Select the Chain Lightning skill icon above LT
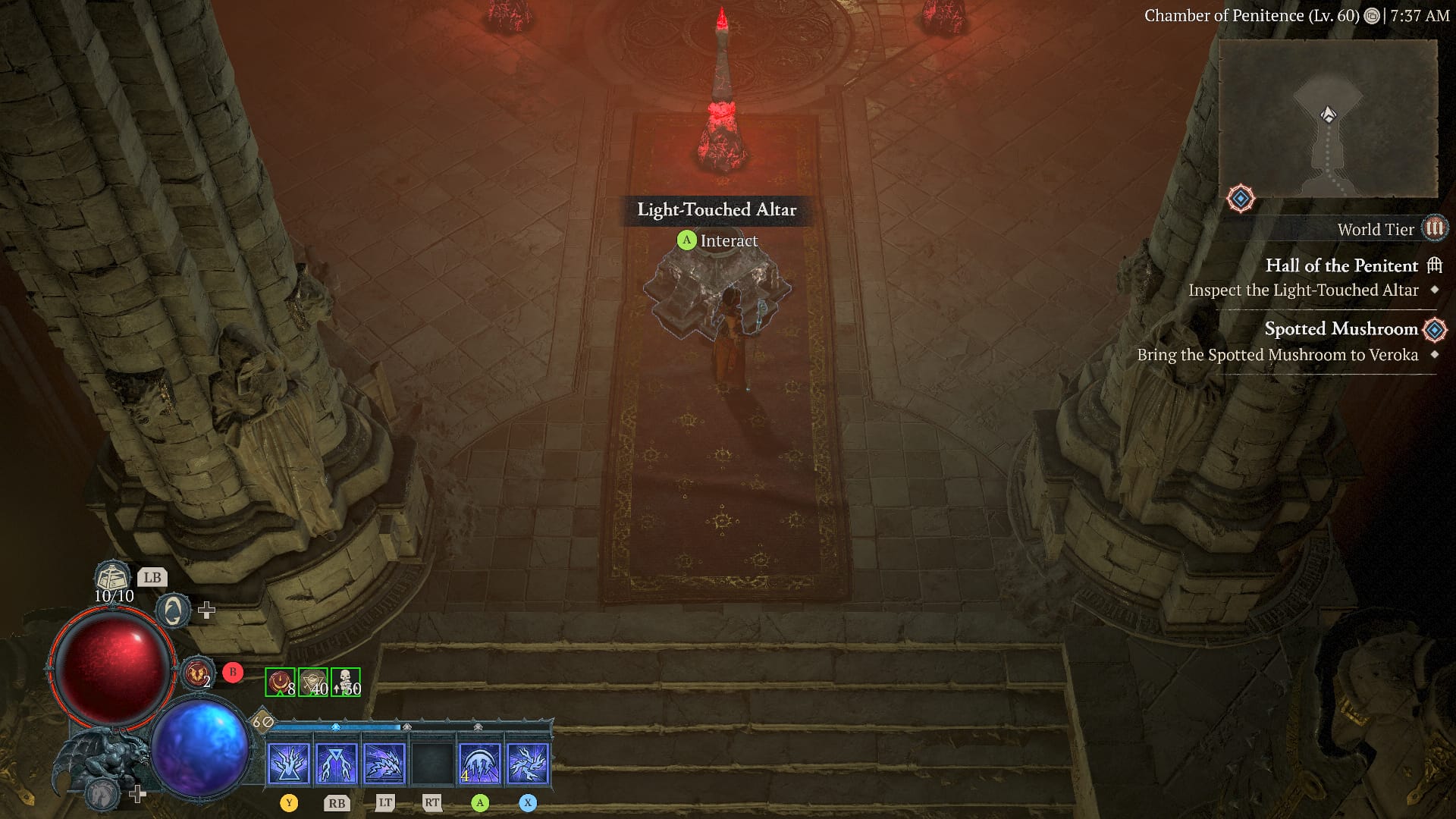The width and height of the screenshot is (1456, 819). (385, 762)
